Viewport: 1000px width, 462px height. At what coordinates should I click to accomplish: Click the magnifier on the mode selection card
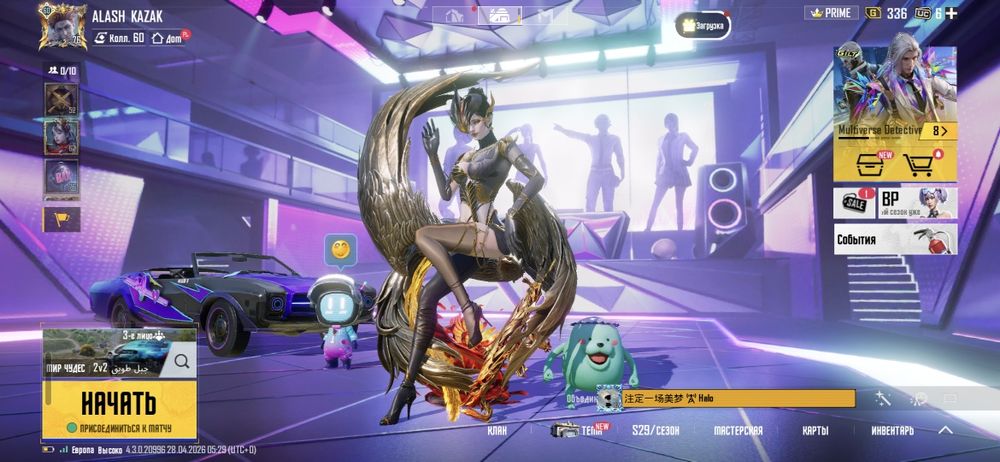click(182, 361)
